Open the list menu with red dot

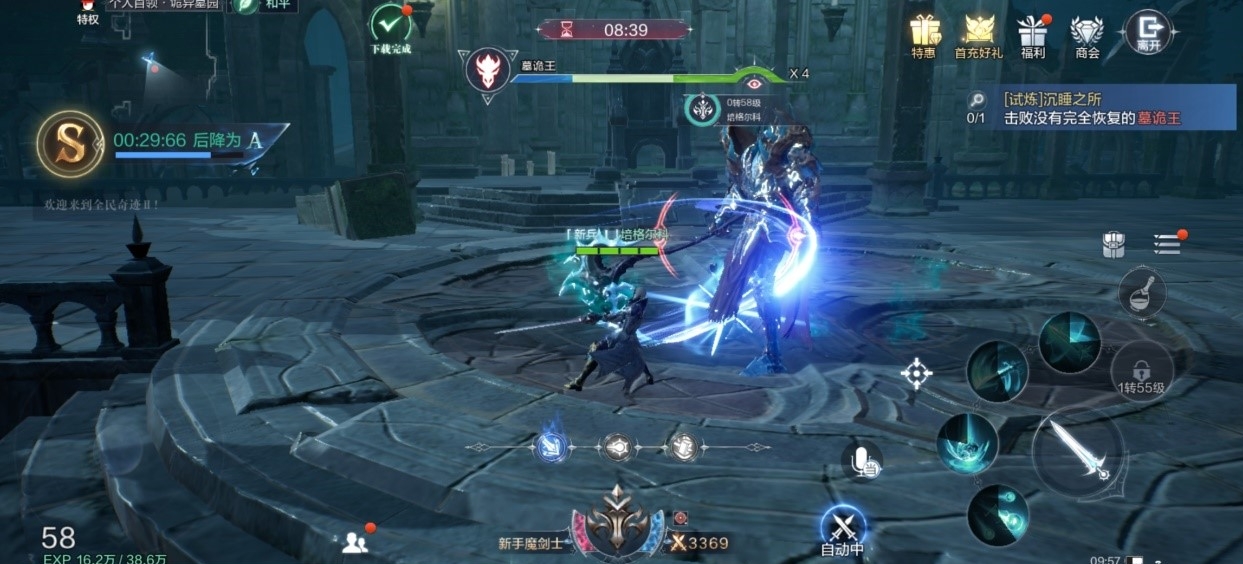point(1167,244)
